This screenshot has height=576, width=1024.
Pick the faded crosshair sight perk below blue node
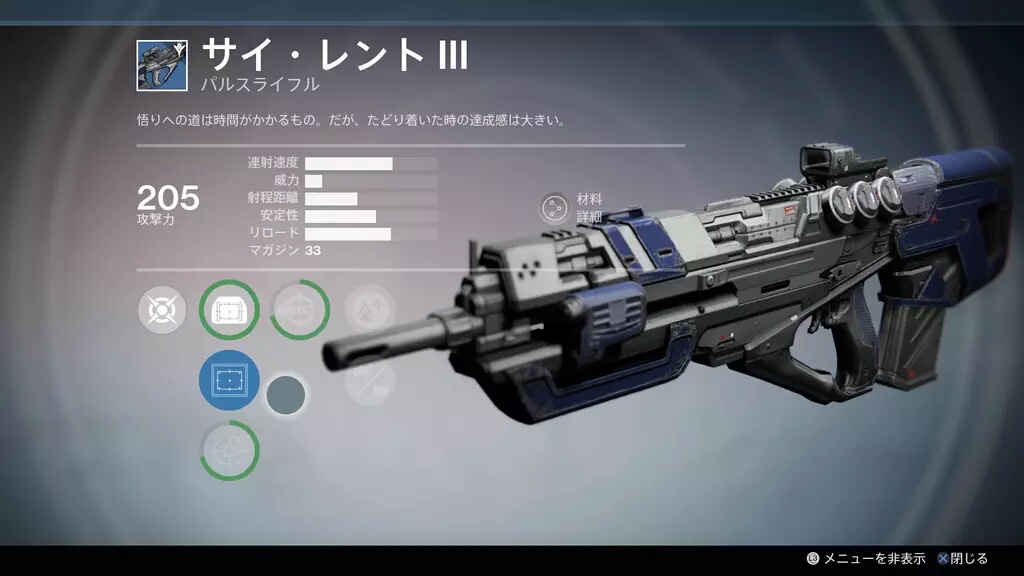point(229,451)
